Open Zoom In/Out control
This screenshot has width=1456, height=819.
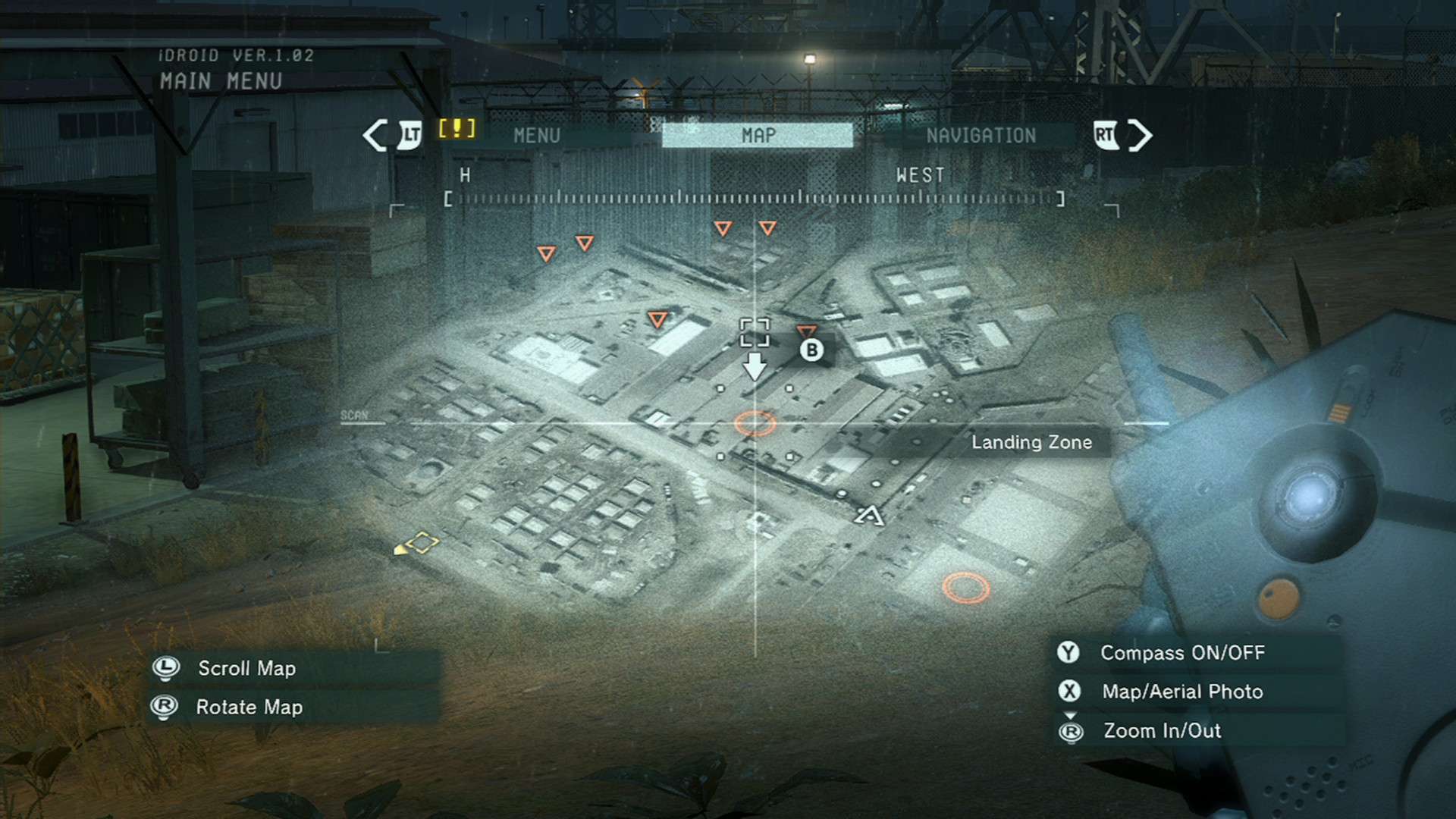coord(1161,731)
